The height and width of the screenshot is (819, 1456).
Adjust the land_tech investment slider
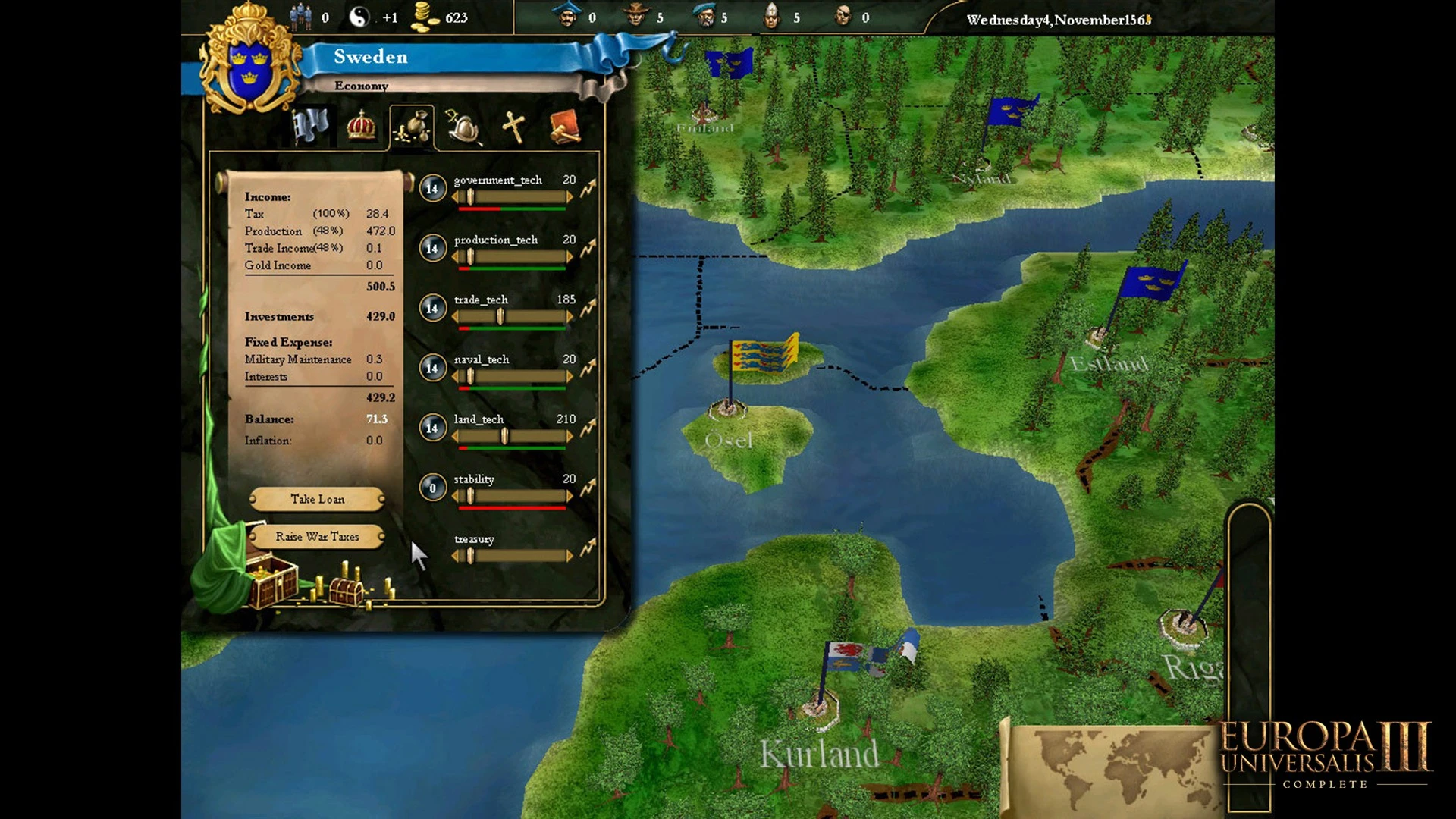point(504,436)
